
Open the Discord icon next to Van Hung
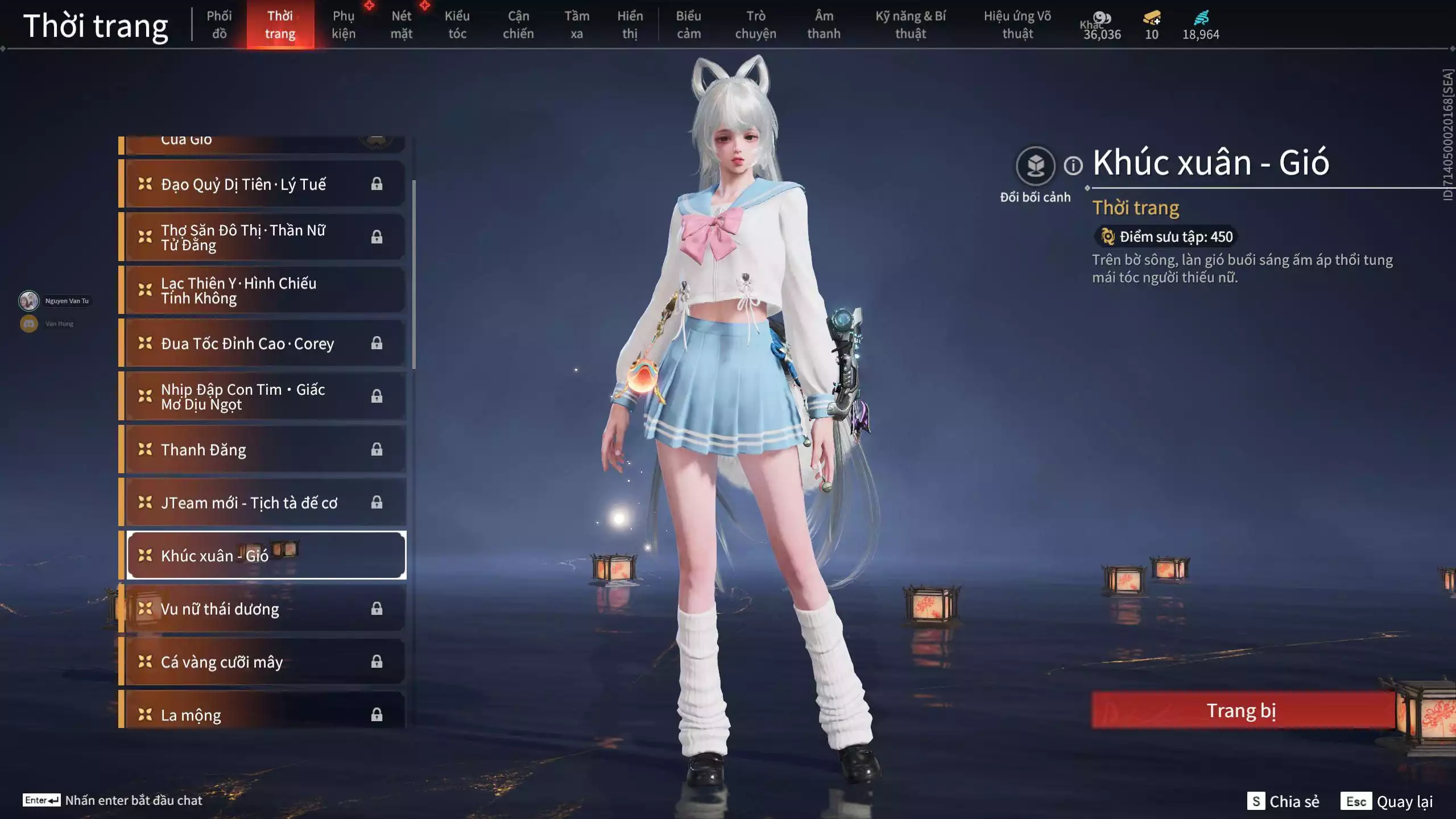coord(28,323)
